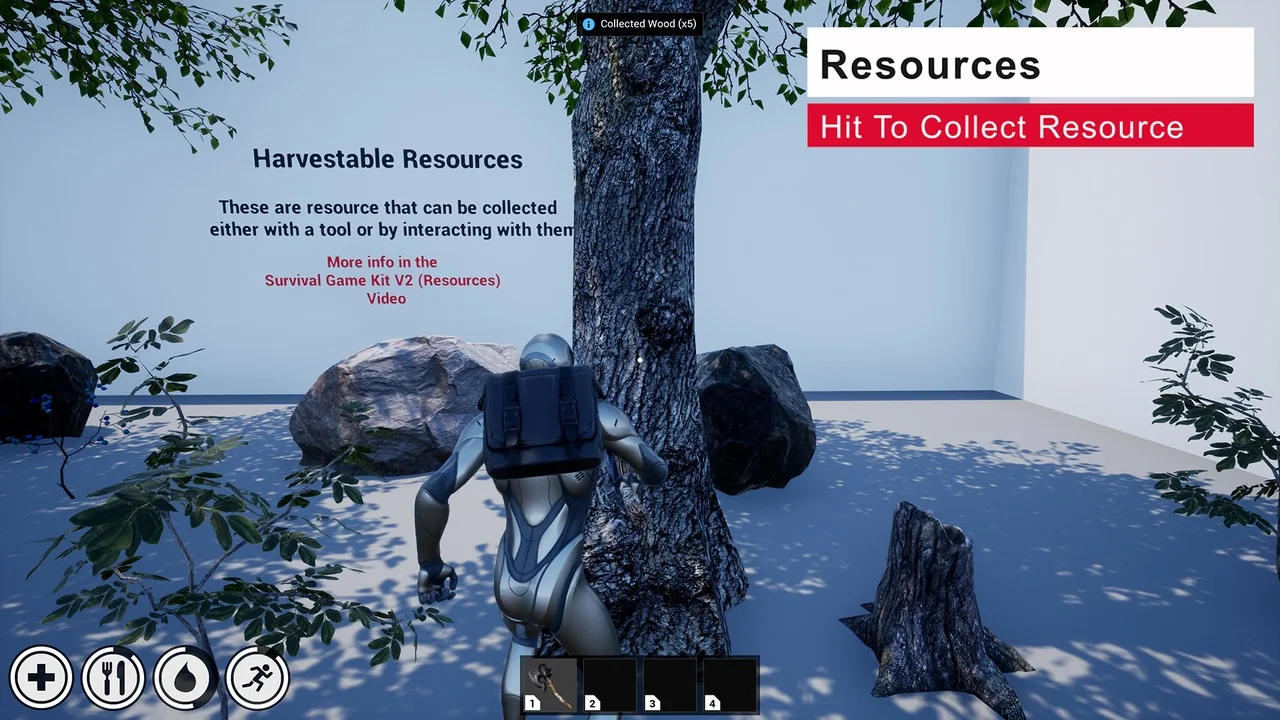Select empty hotbar slot 2

(x=608, y=685)
